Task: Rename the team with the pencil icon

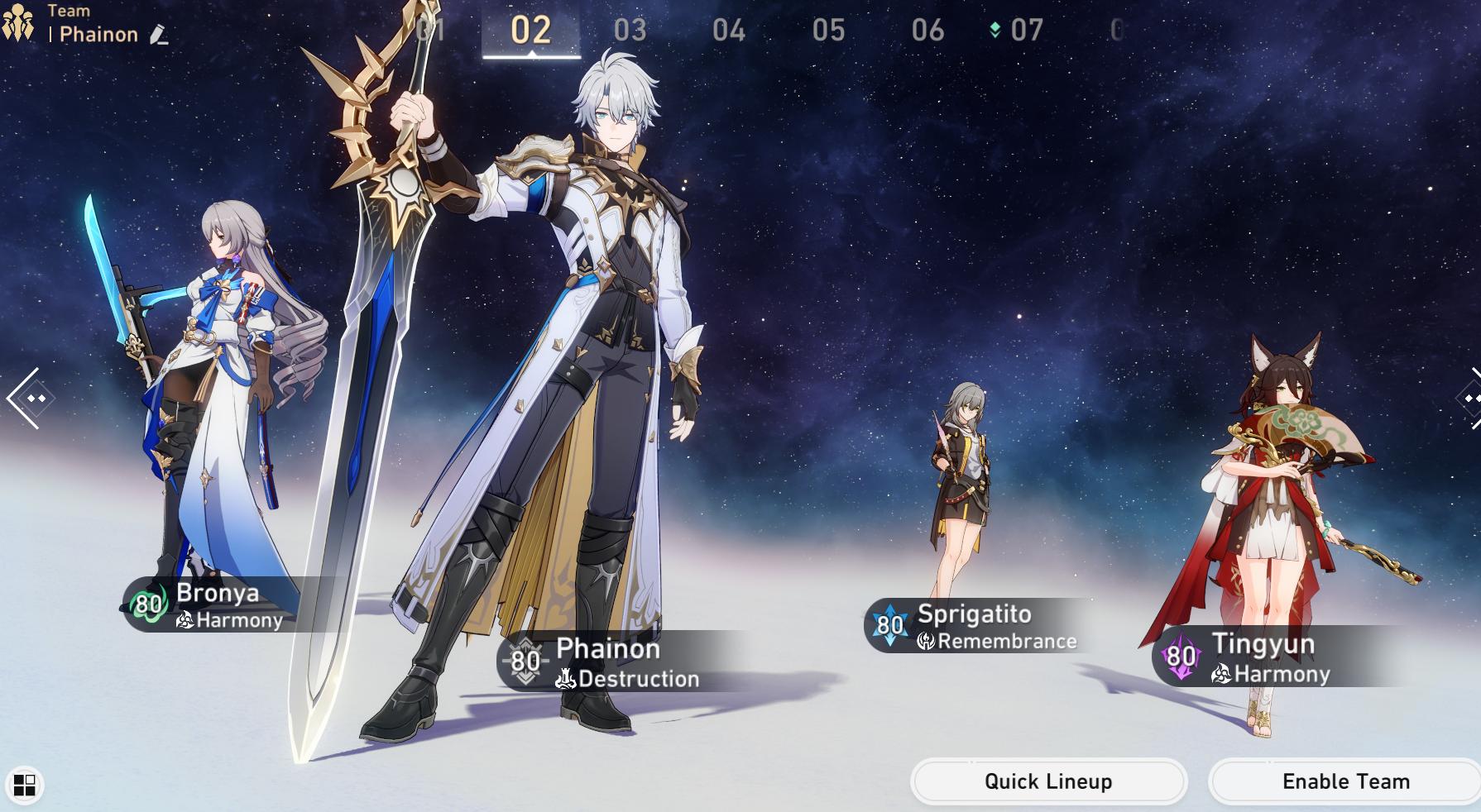Action: pyautogui.click(x=159, y=35)
